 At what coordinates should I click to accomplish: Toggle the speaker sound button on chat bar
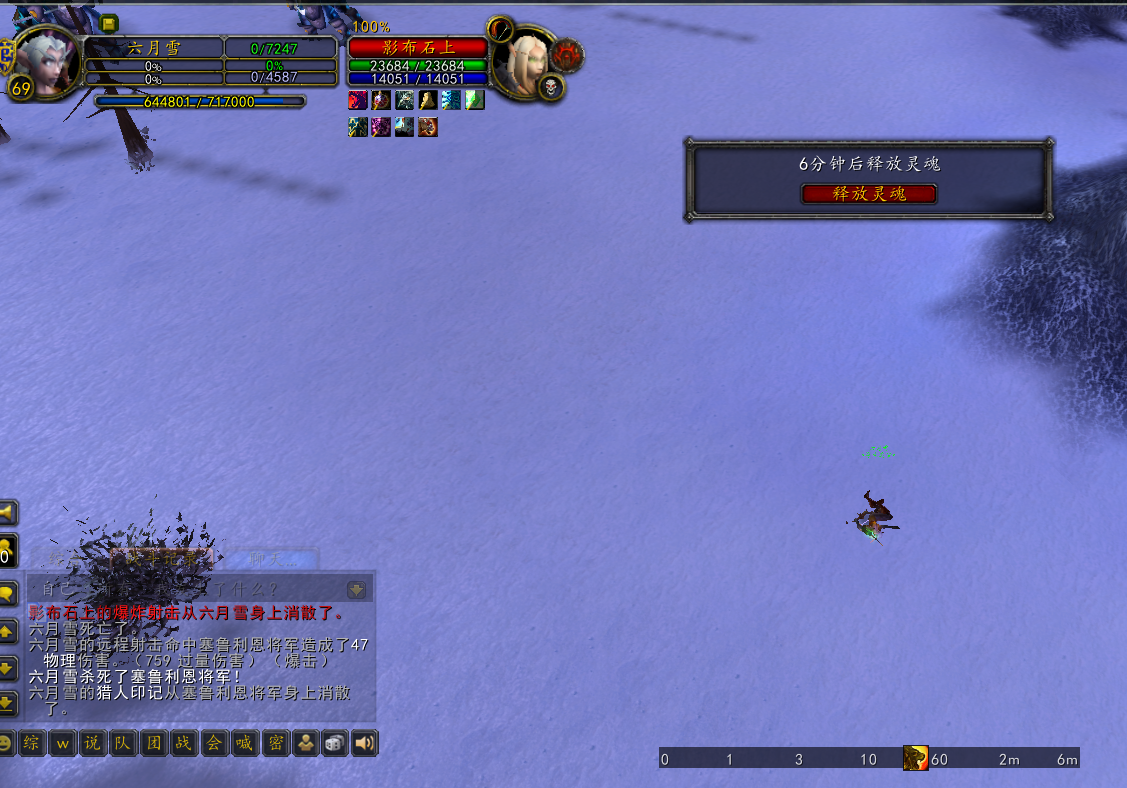click(x=365, y=743)
